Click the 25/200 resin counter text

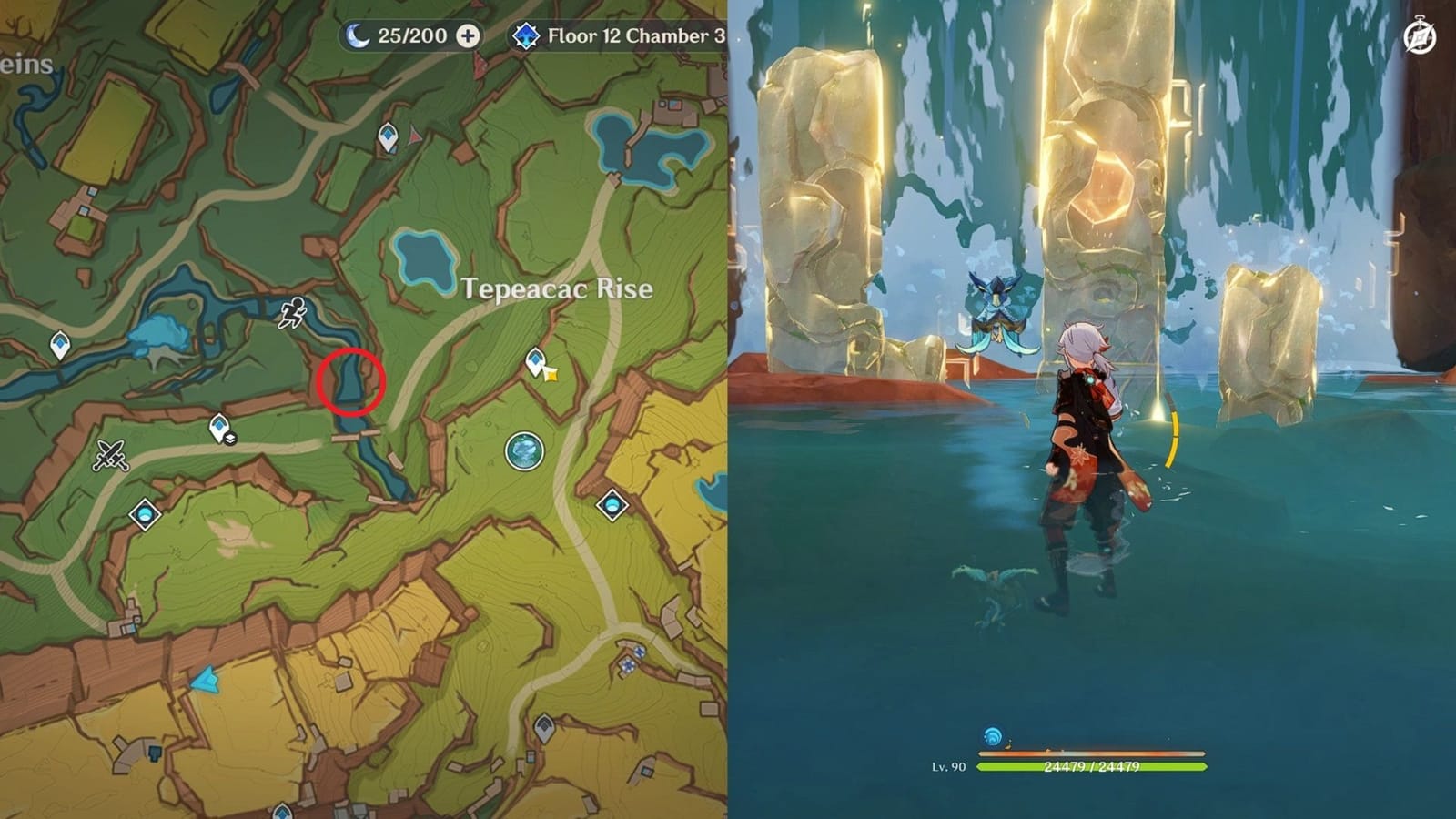411,36
